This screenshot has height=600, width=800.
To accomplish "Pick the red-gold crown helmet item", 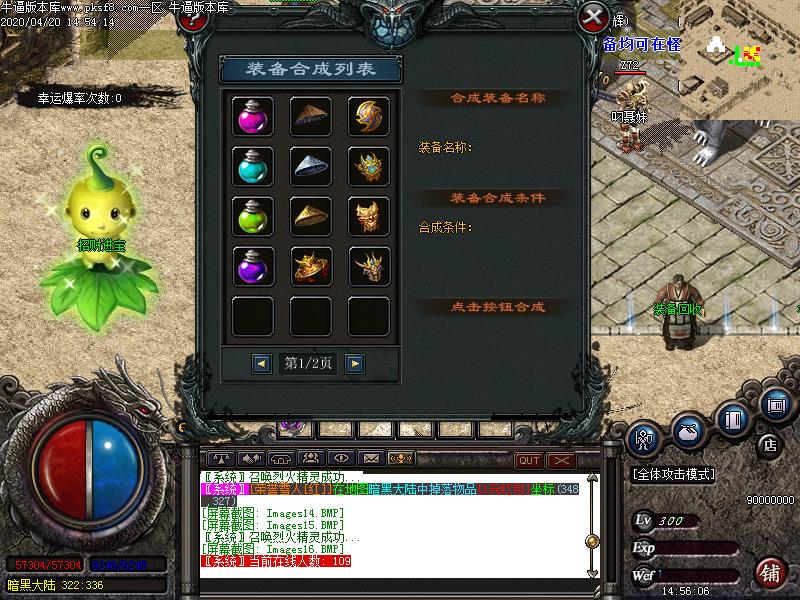I will click(x=311, y=266).
